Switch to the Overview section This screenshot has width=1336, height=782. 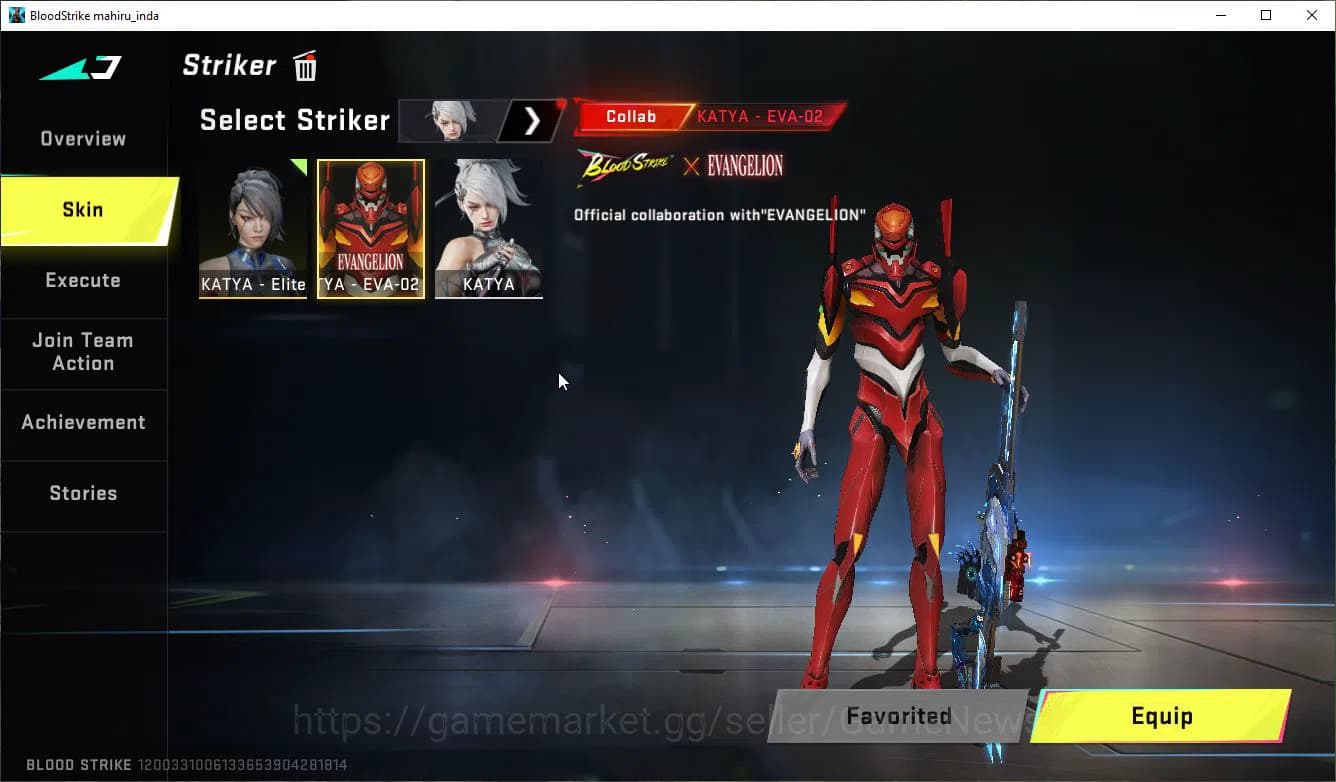pos(81,138)
